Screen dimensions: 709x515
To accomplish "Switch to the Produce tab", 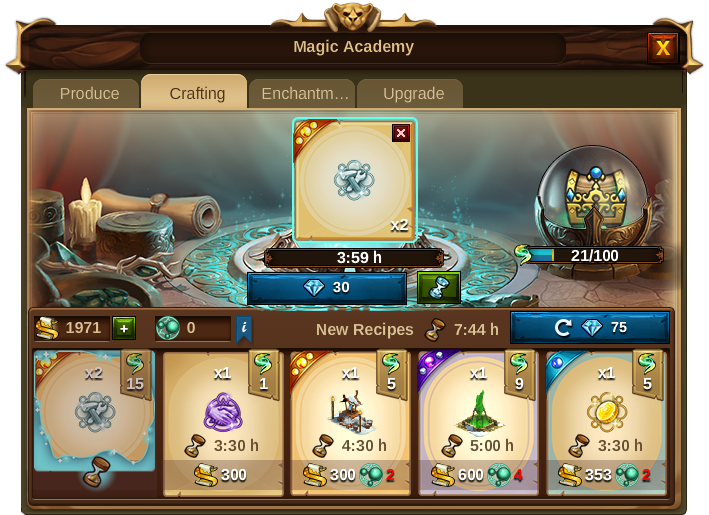I will 89,93.
